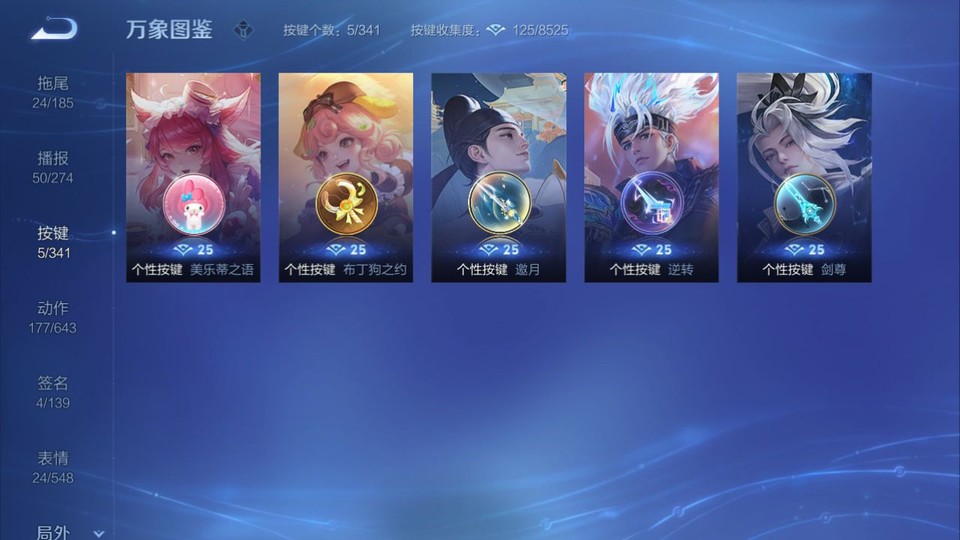
Task: Select the 逆转 keystyle card
Action: (651, 177)
